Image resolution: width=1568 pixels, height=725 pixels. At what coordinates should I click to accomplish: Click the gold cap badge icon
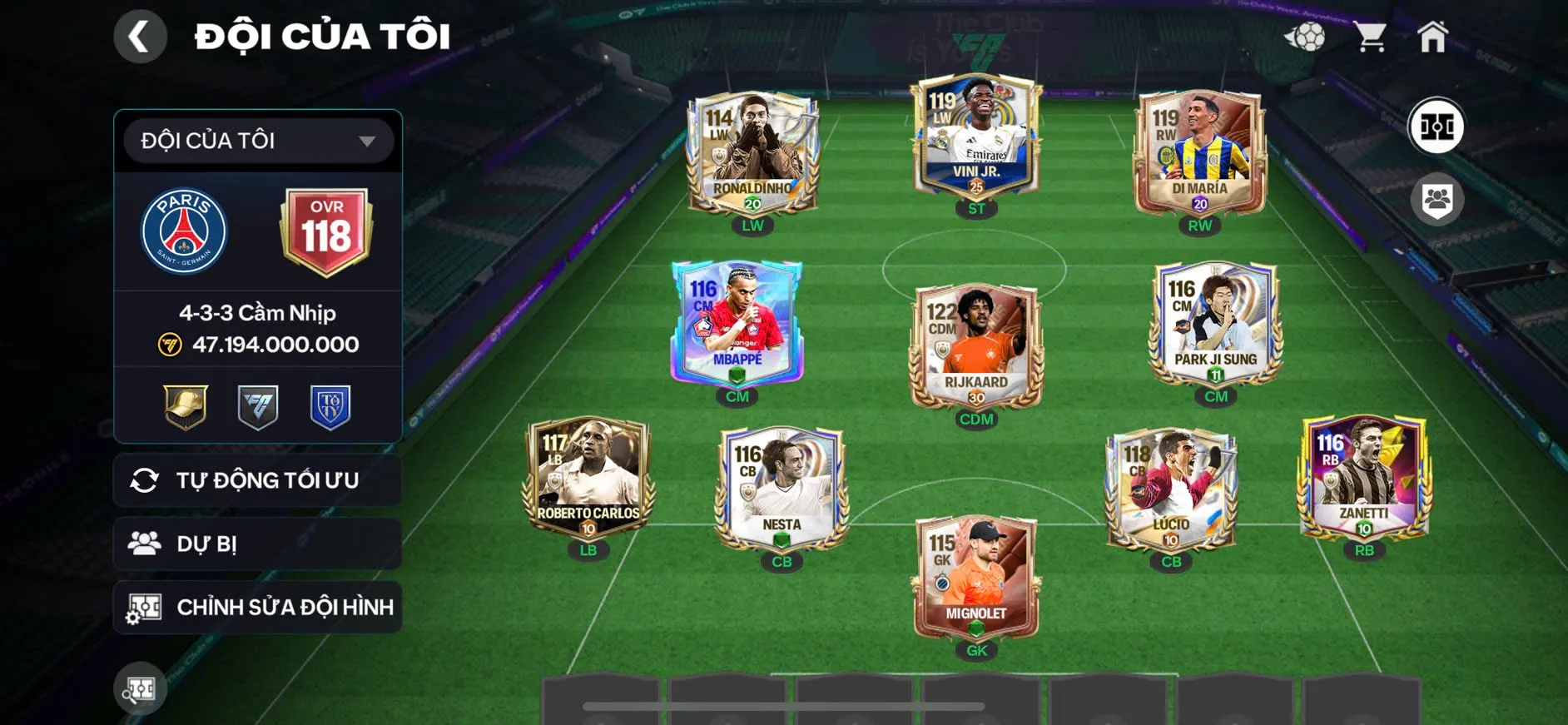click(186, 407)
